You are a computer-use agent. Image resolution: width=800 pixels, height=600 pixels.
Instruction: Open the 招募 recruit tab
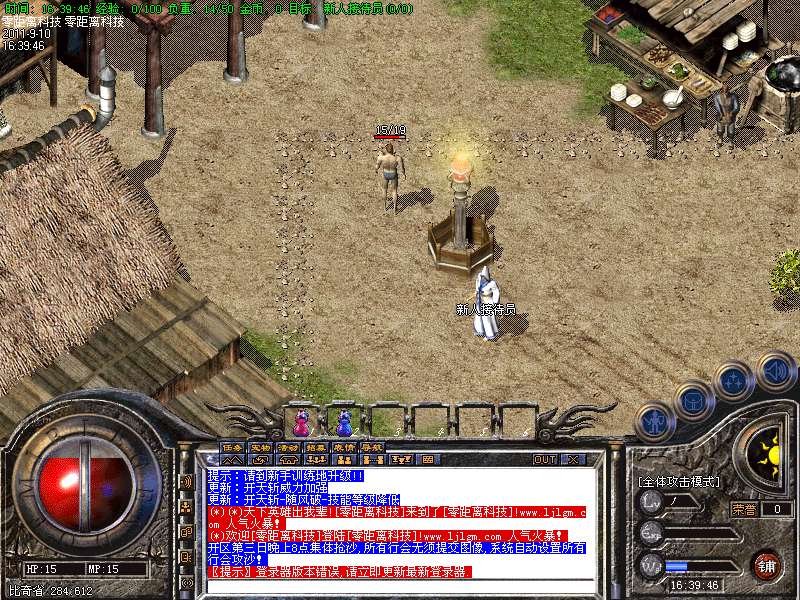point(316,447)
